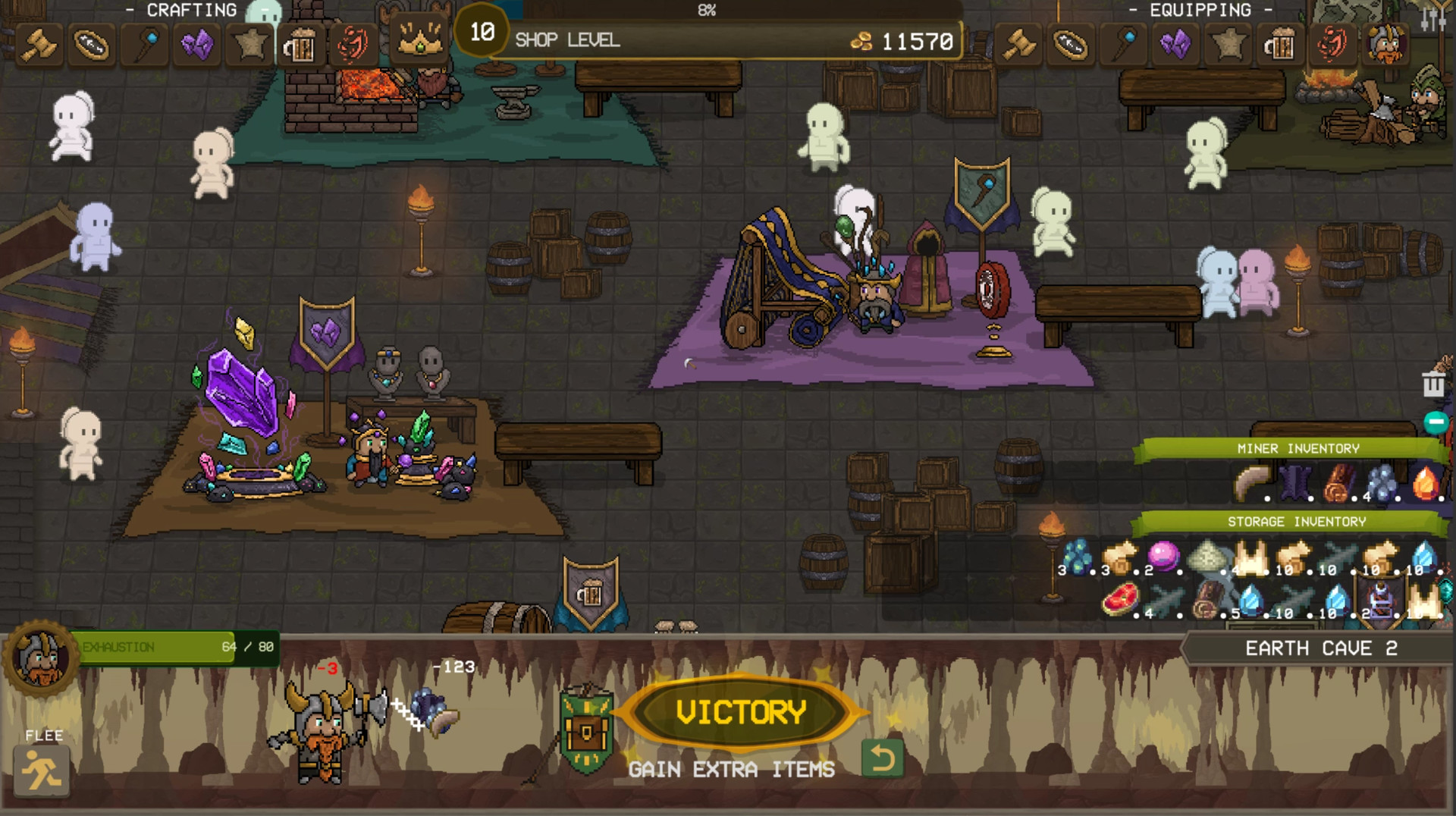The width and height of the screenshot is (1456, 816).
Task: Click the purple crystals crafting icon
Action: (196, 44)
